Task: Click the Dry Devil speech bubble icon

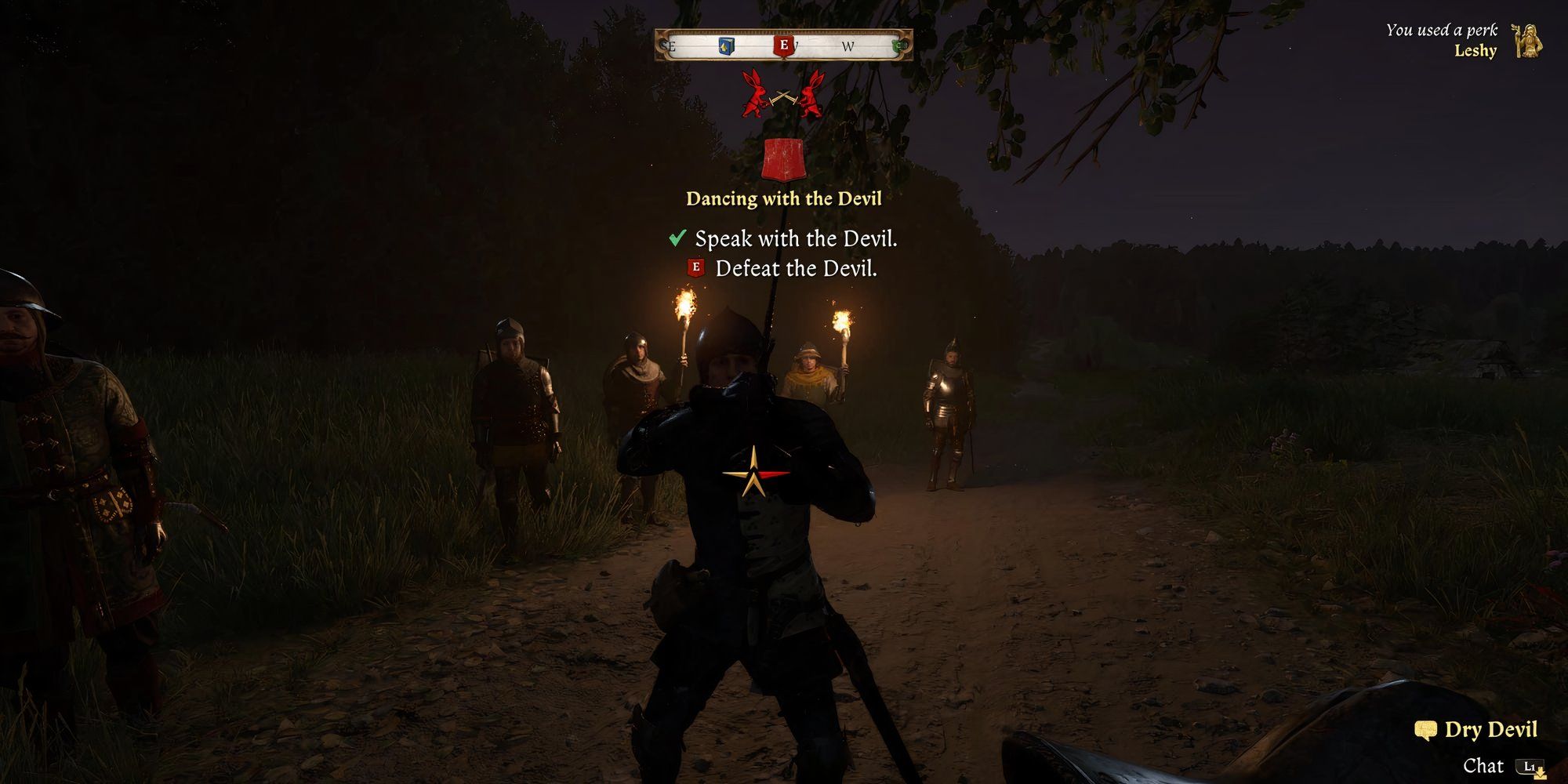Action: click(1425, 731)
